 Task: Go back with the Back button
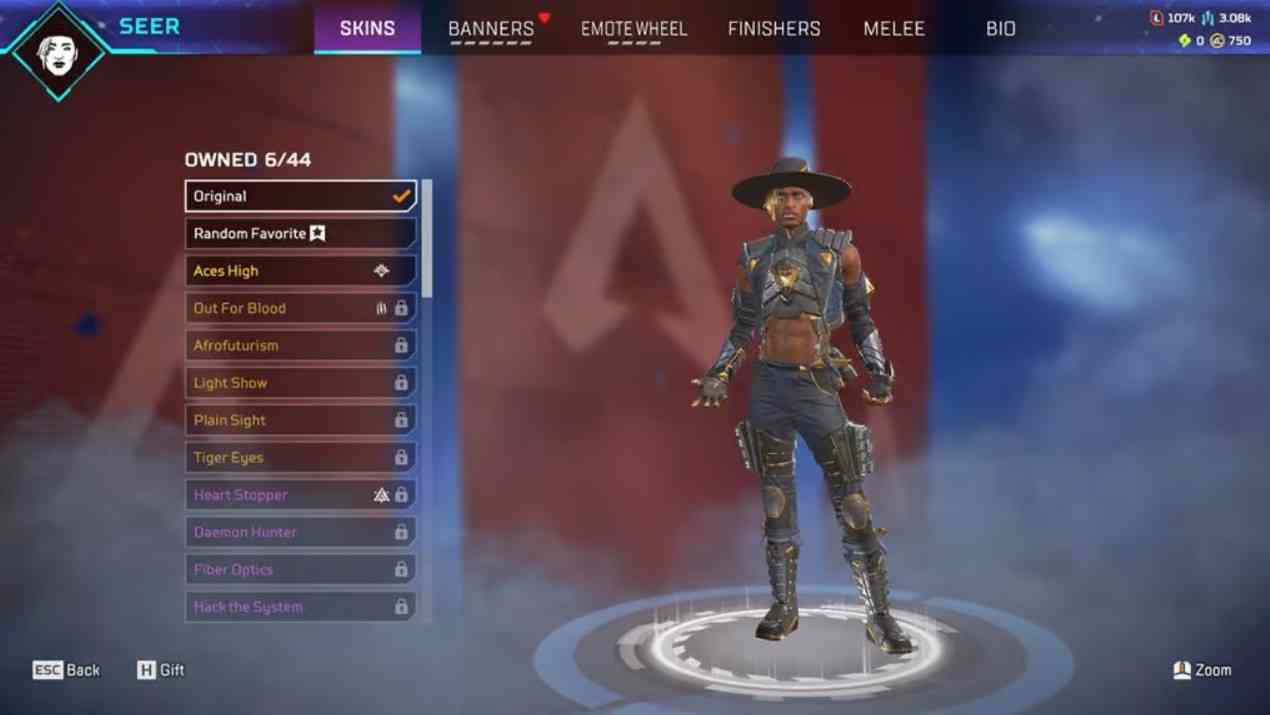[67, 670]
